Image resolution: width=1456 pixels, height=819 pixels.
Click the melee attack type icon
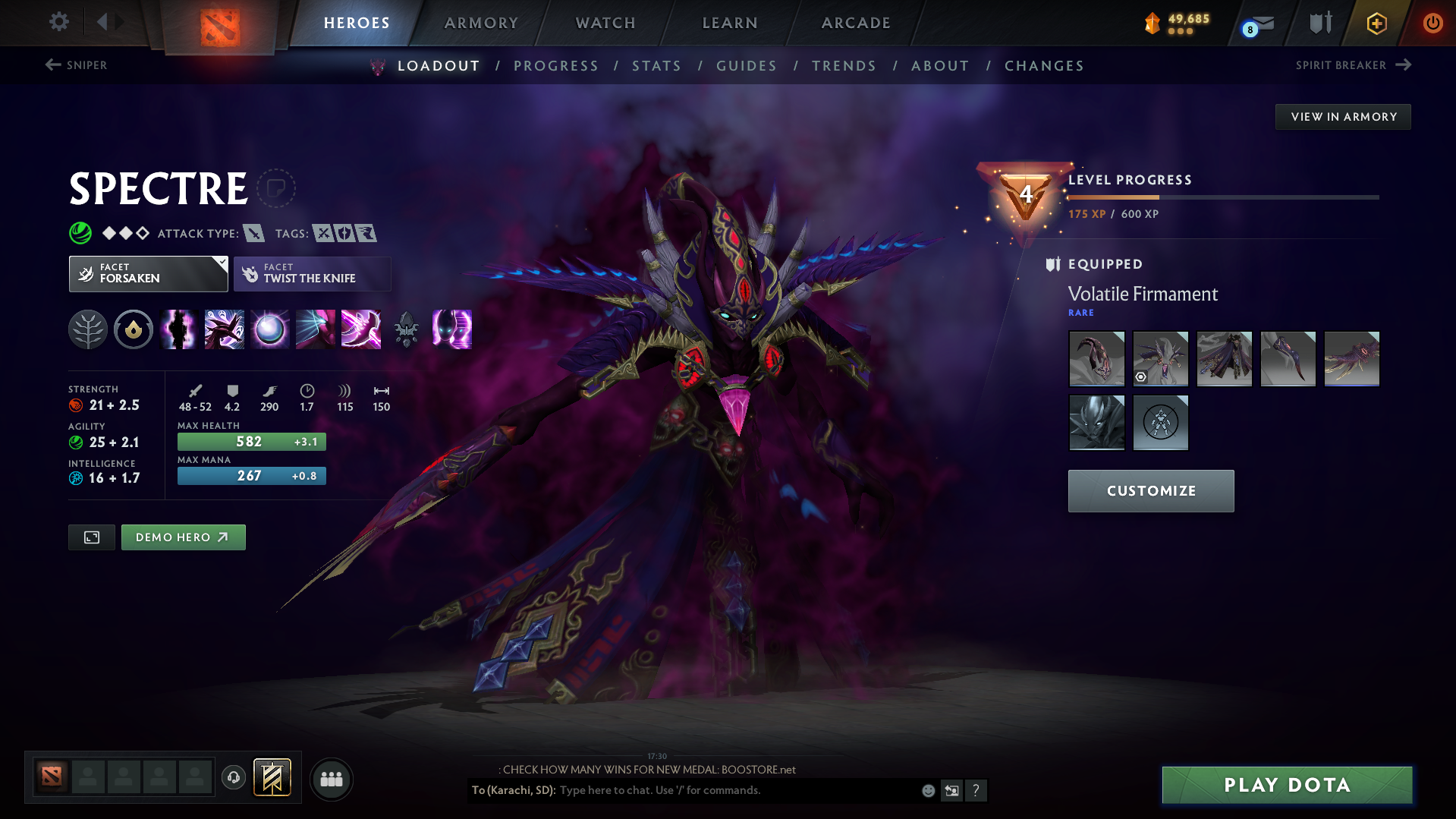(253, 234)
